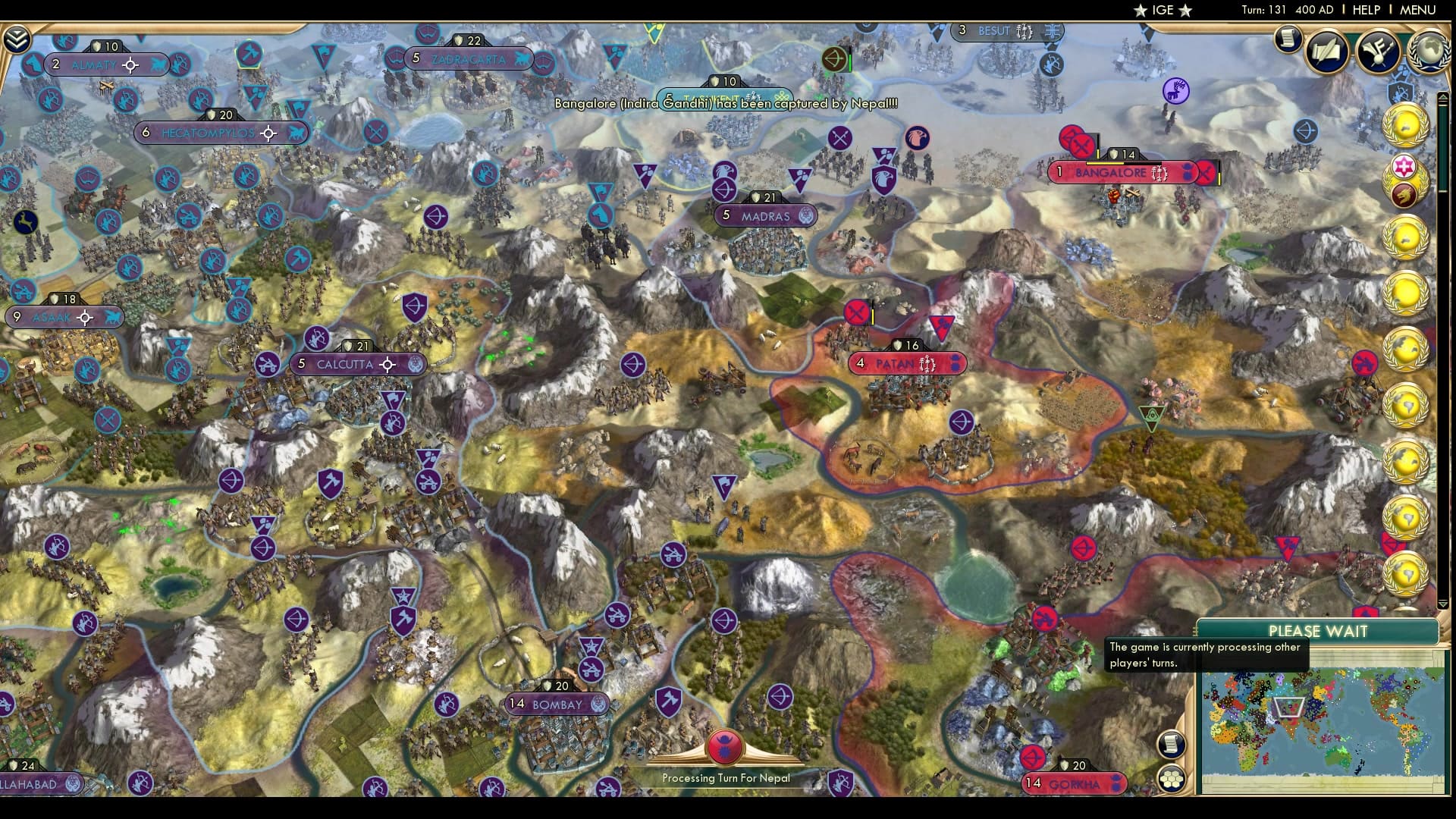
Task: Open the HELP menu item
Action: pos(1365,10)
